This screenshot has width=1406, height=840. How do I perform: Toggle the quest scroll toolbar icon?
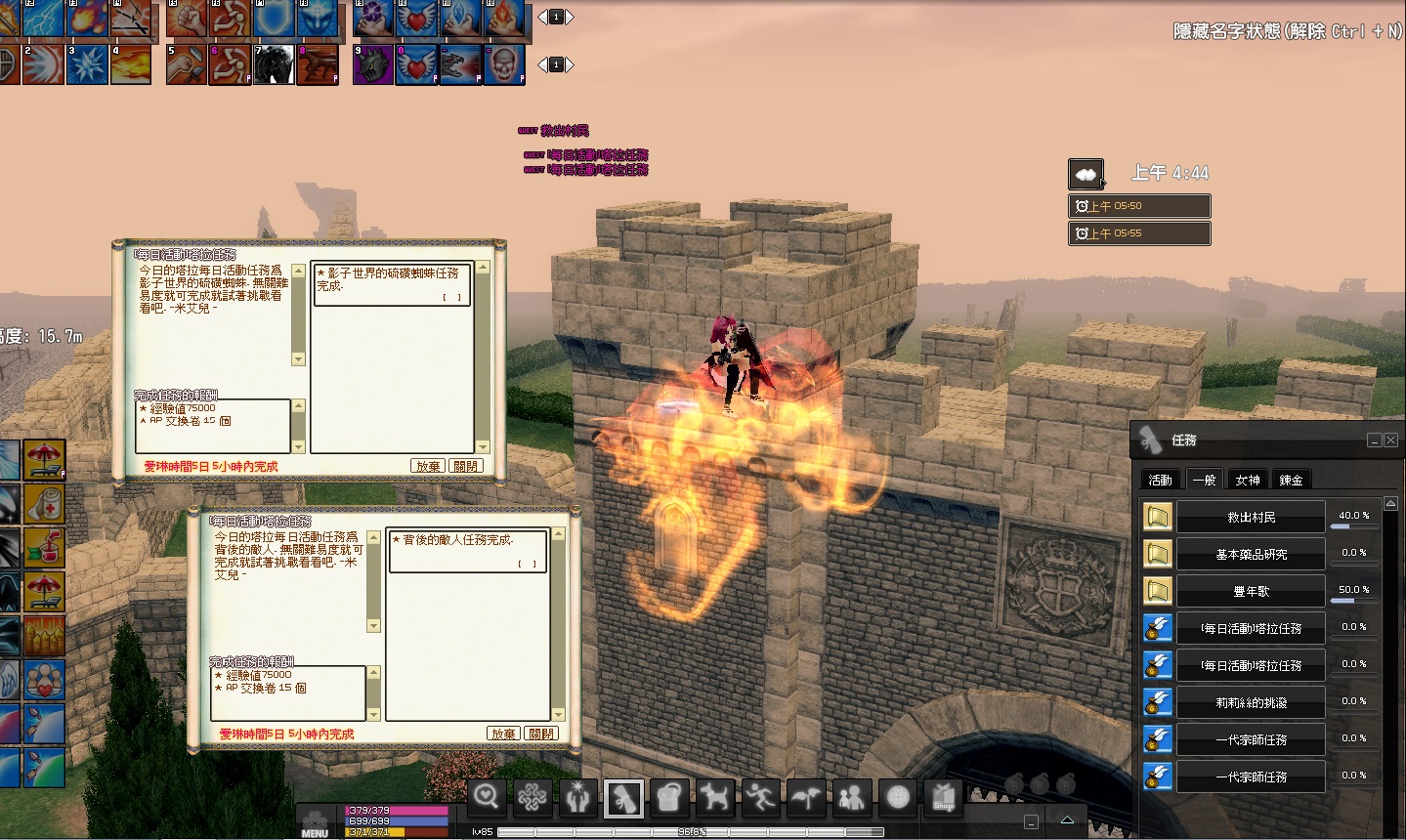pyautogui.click(x=623, y=798)
